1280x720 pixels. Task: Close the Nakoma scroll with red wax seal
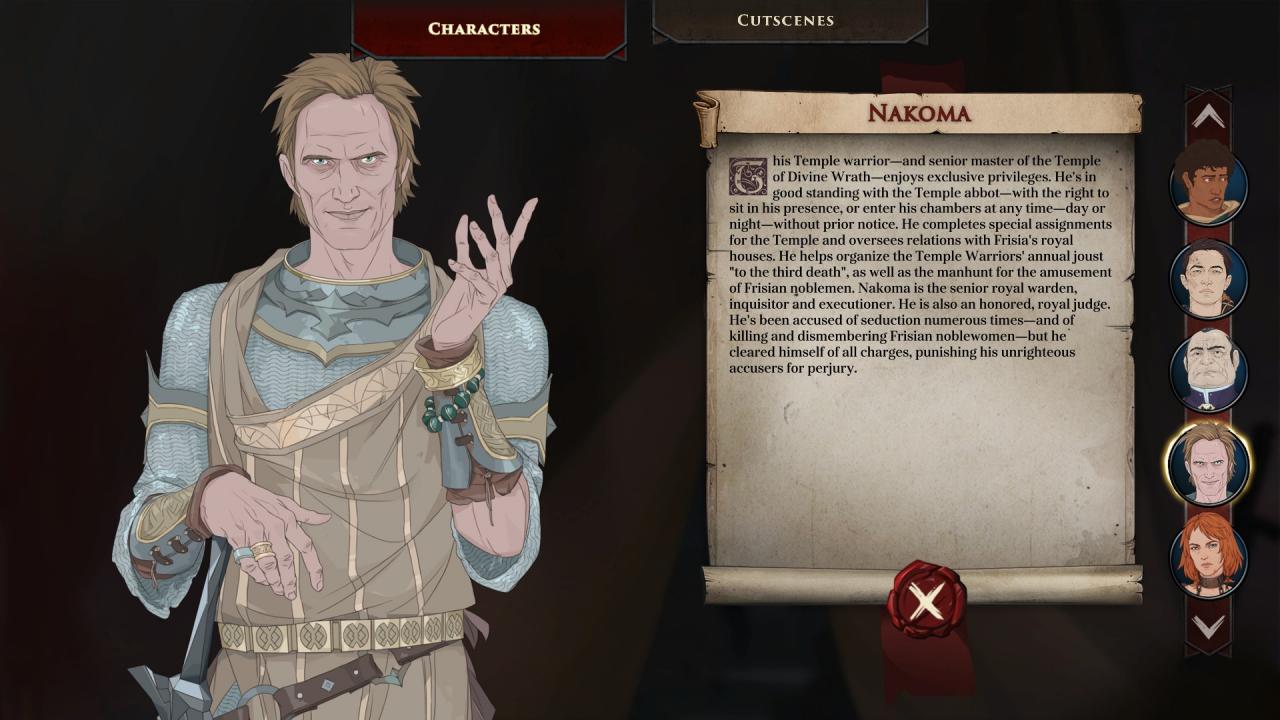pos(926,600)
